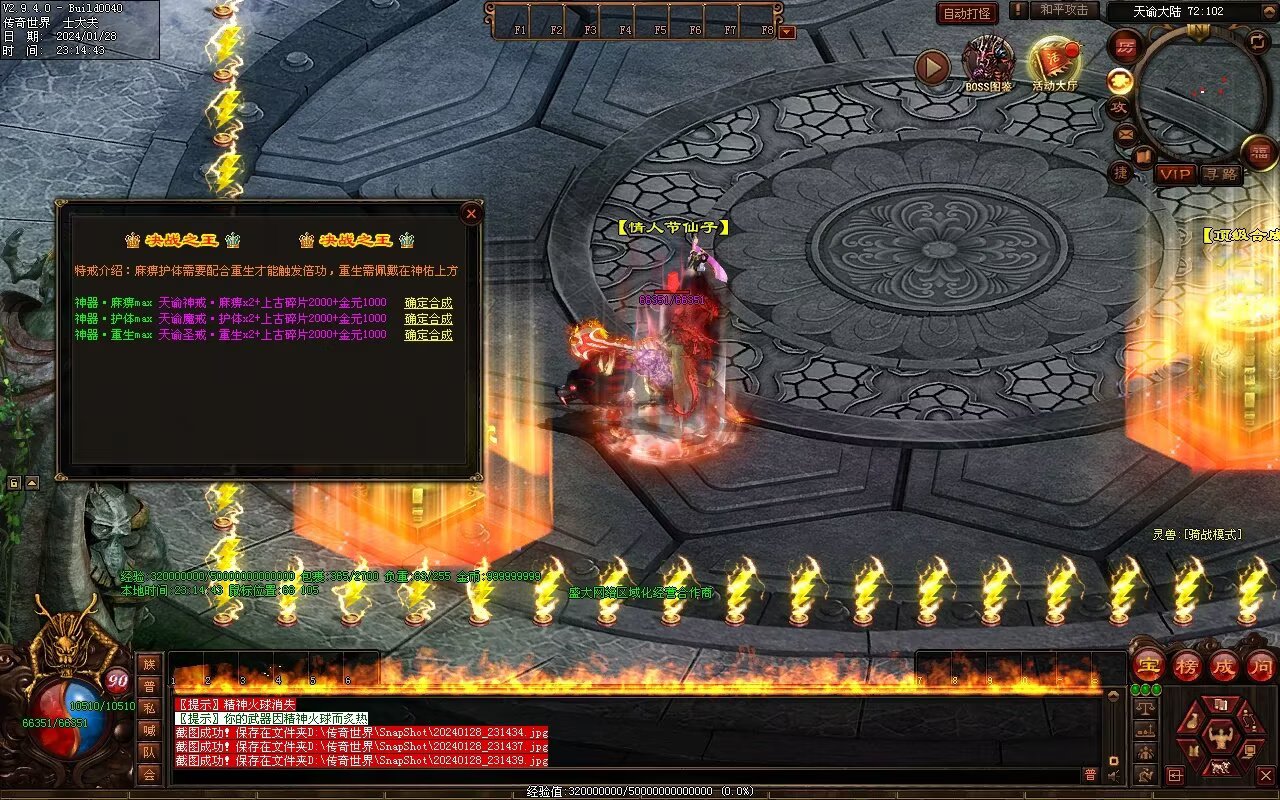Select the 队 team chat channel

149,752
